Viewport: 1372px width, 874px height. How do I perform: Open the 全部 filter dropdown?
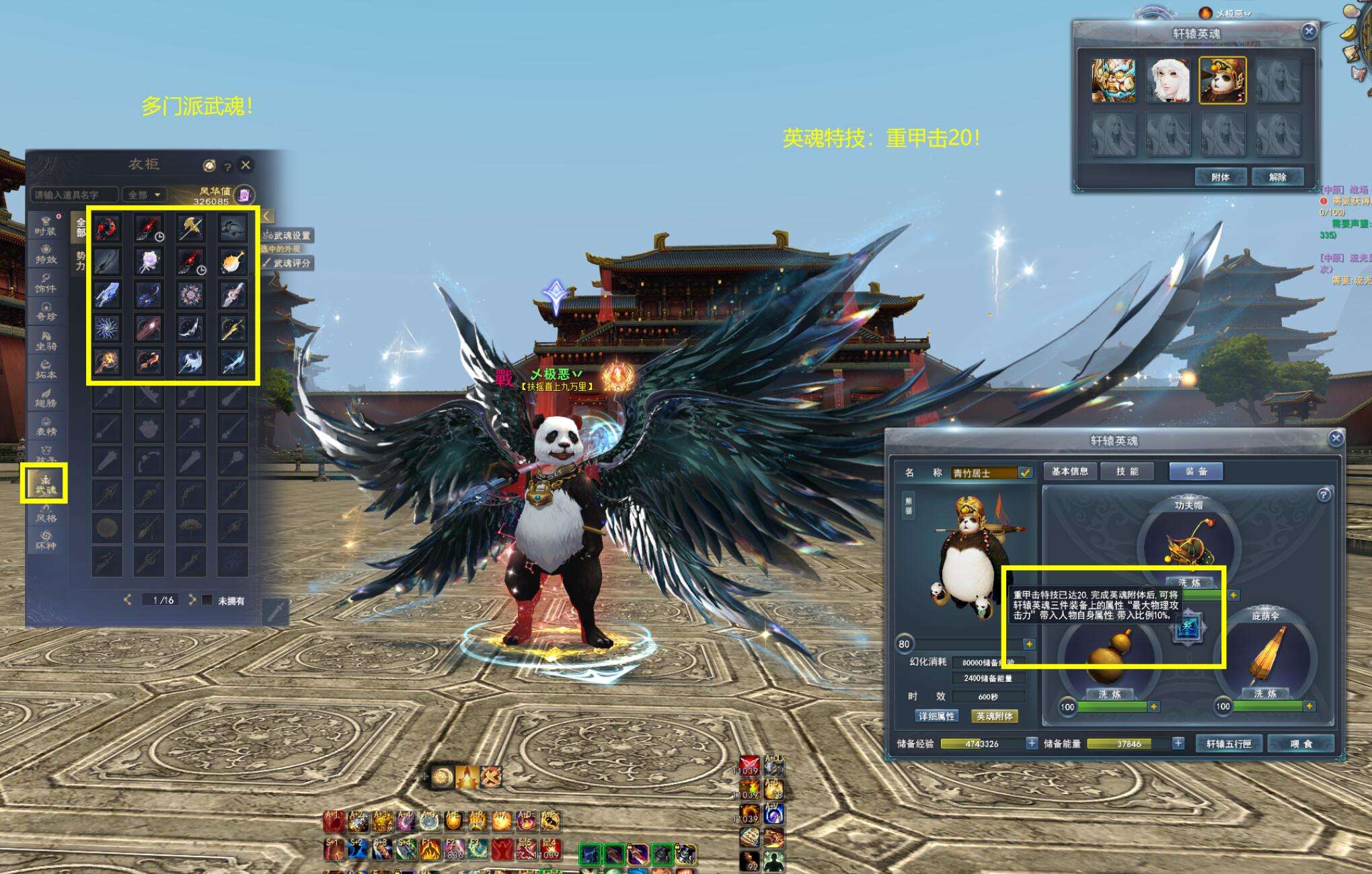click(144, 195)
